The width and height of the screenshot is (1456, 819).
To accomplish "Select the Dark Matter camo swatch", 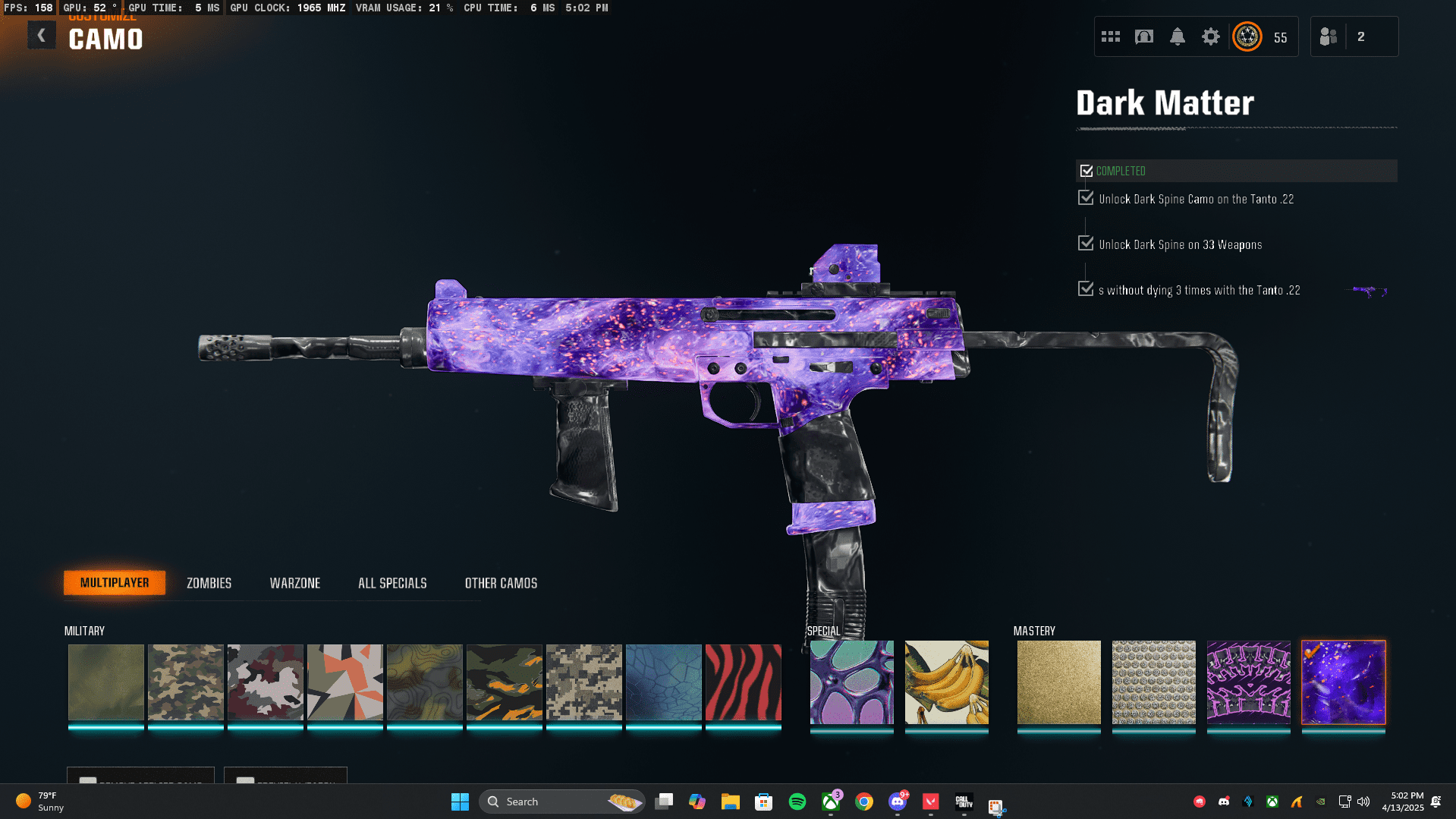I will [x=1343, y=682].
